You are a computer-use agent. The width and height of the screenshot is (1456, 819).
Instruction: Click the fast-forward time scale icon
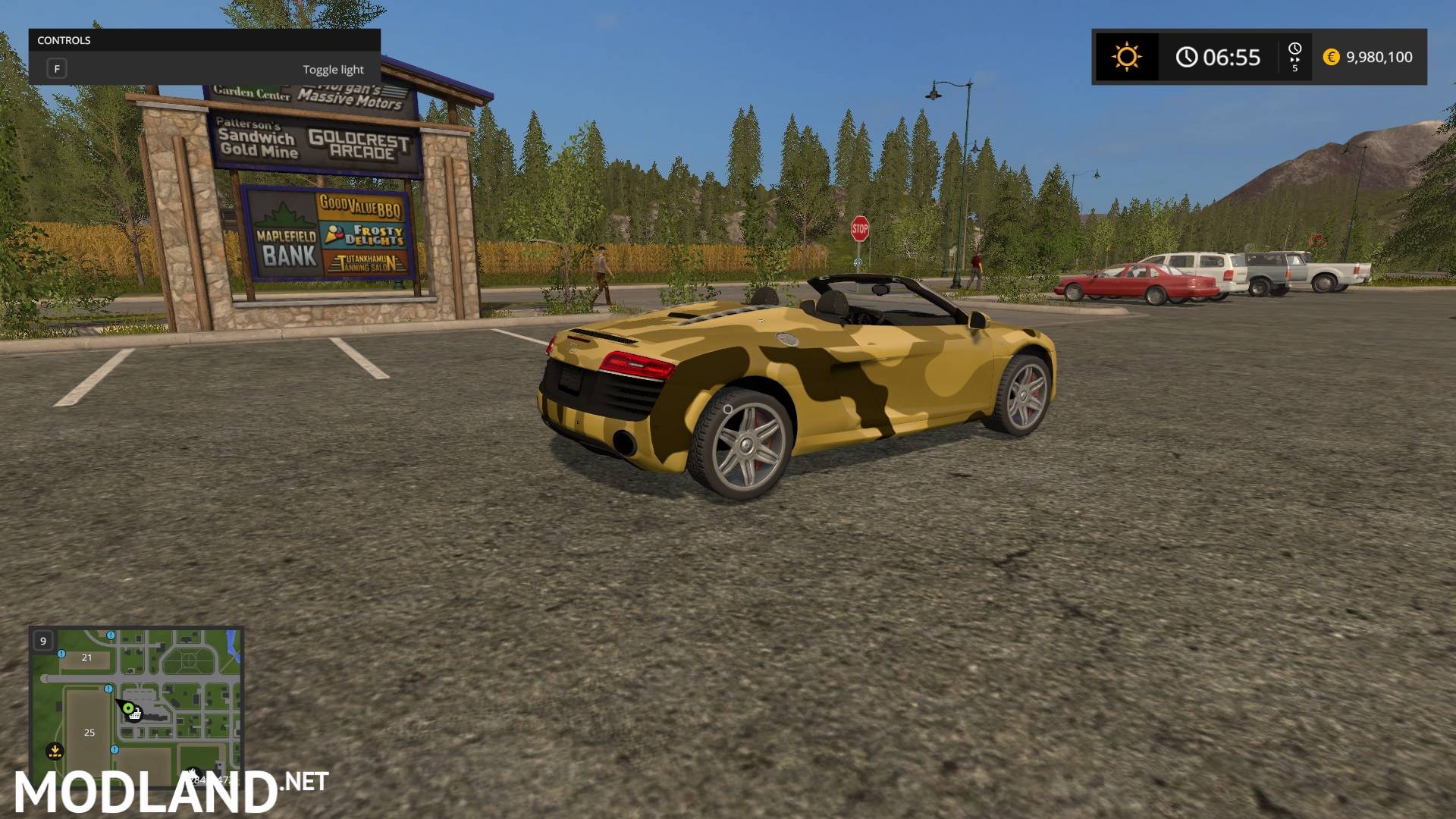(1295, 58)
